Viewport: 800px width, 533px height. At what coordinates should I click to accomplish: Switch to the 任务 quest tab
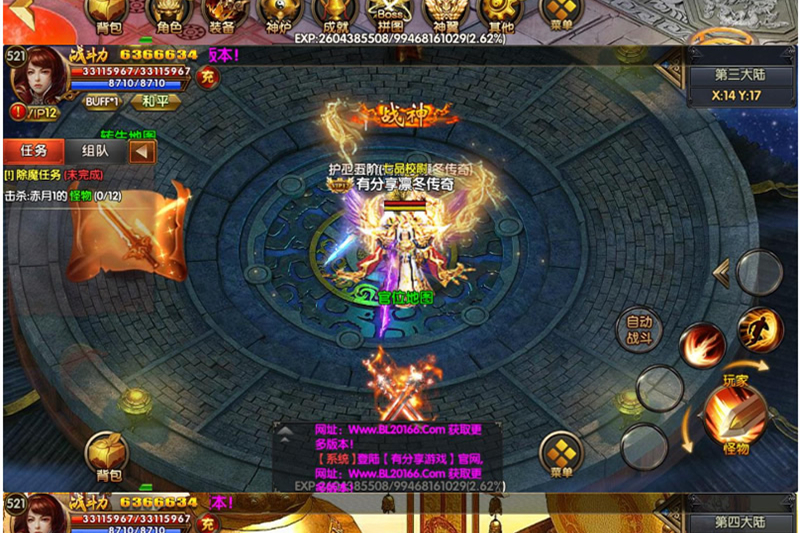tap(34, 151)
